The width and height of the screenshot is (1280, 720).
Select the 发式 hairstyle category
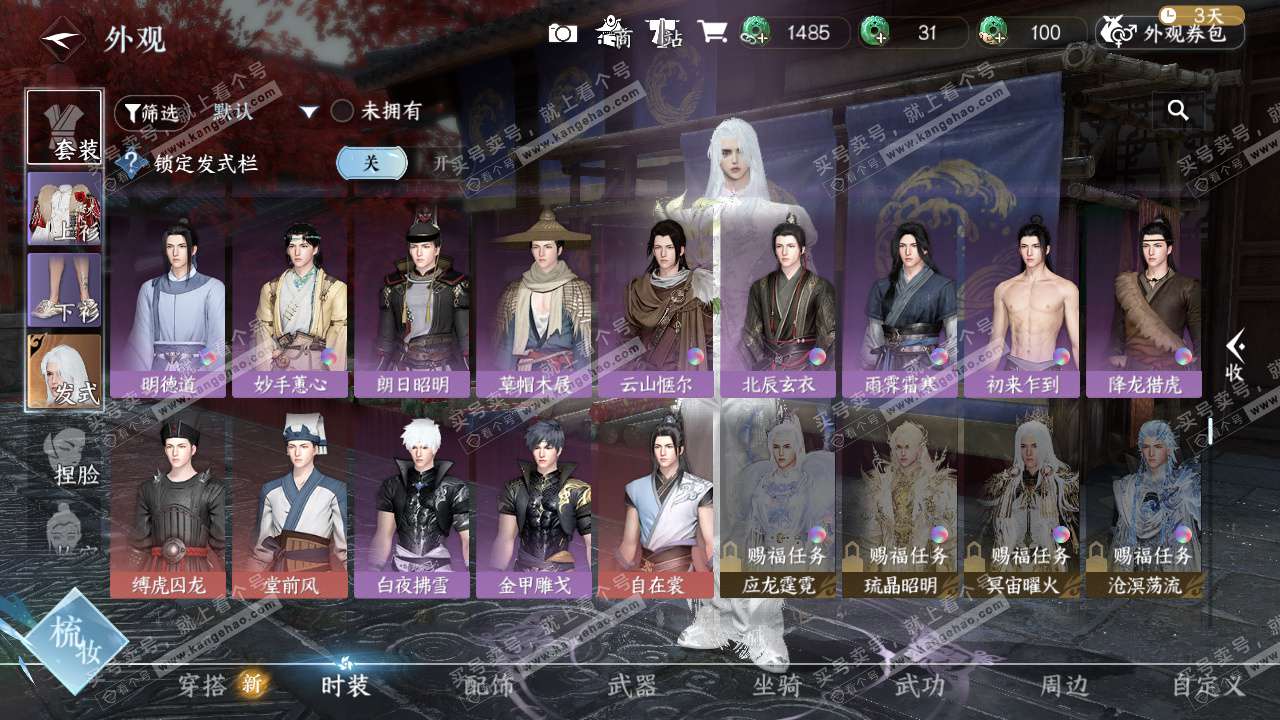(x=64, y=371)
